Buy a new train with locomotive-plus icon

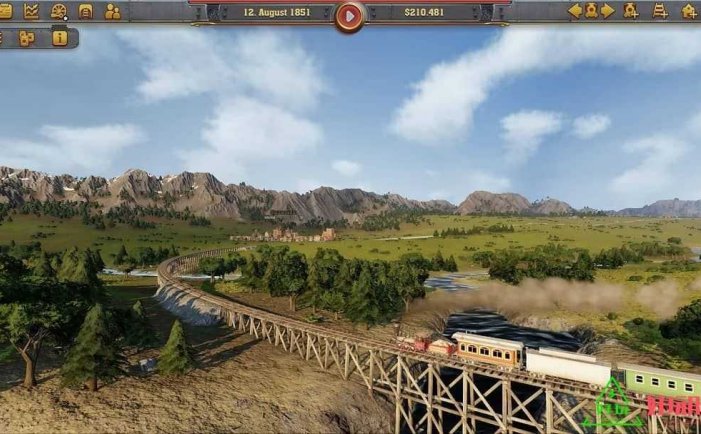click(631, 11)
